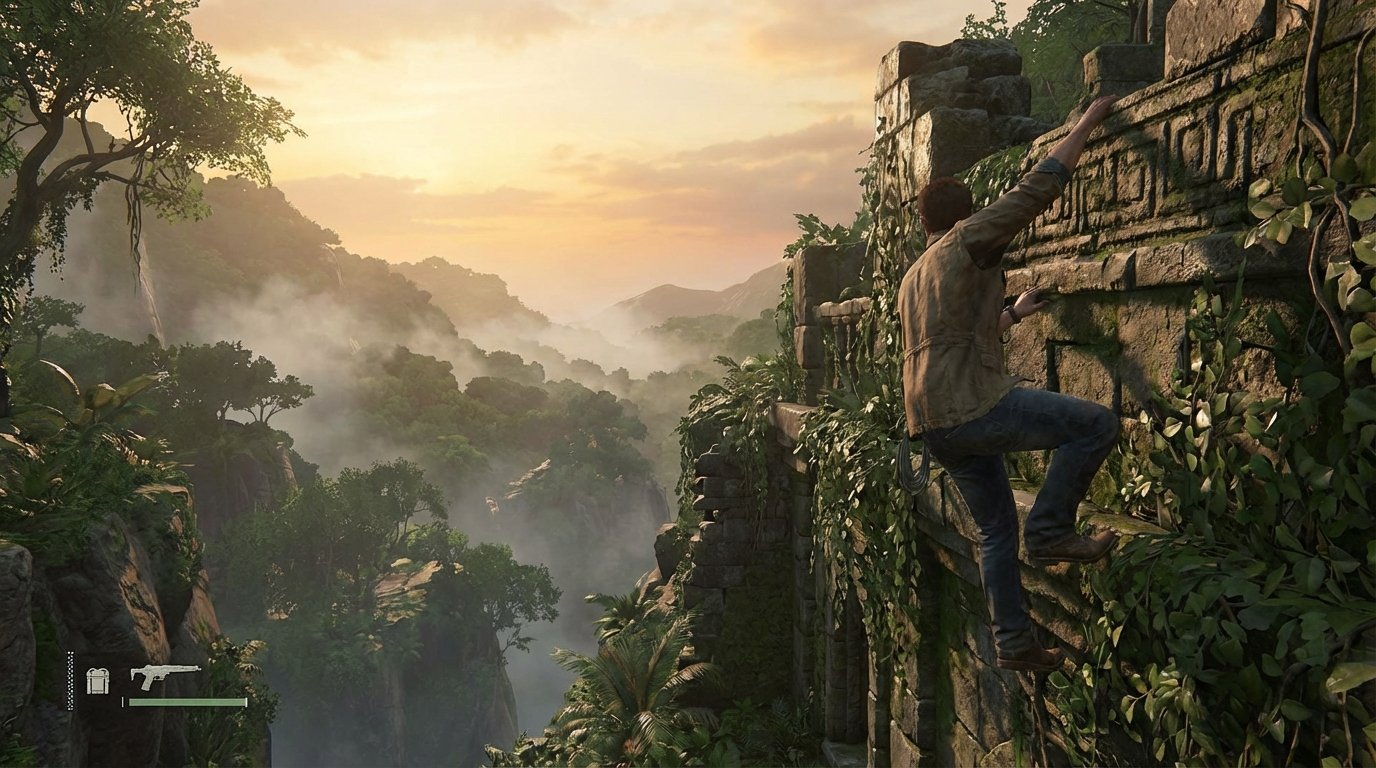Click the small tick left of the ammo bar
Screen dimensions: 1376x768
tap(123, 701)
